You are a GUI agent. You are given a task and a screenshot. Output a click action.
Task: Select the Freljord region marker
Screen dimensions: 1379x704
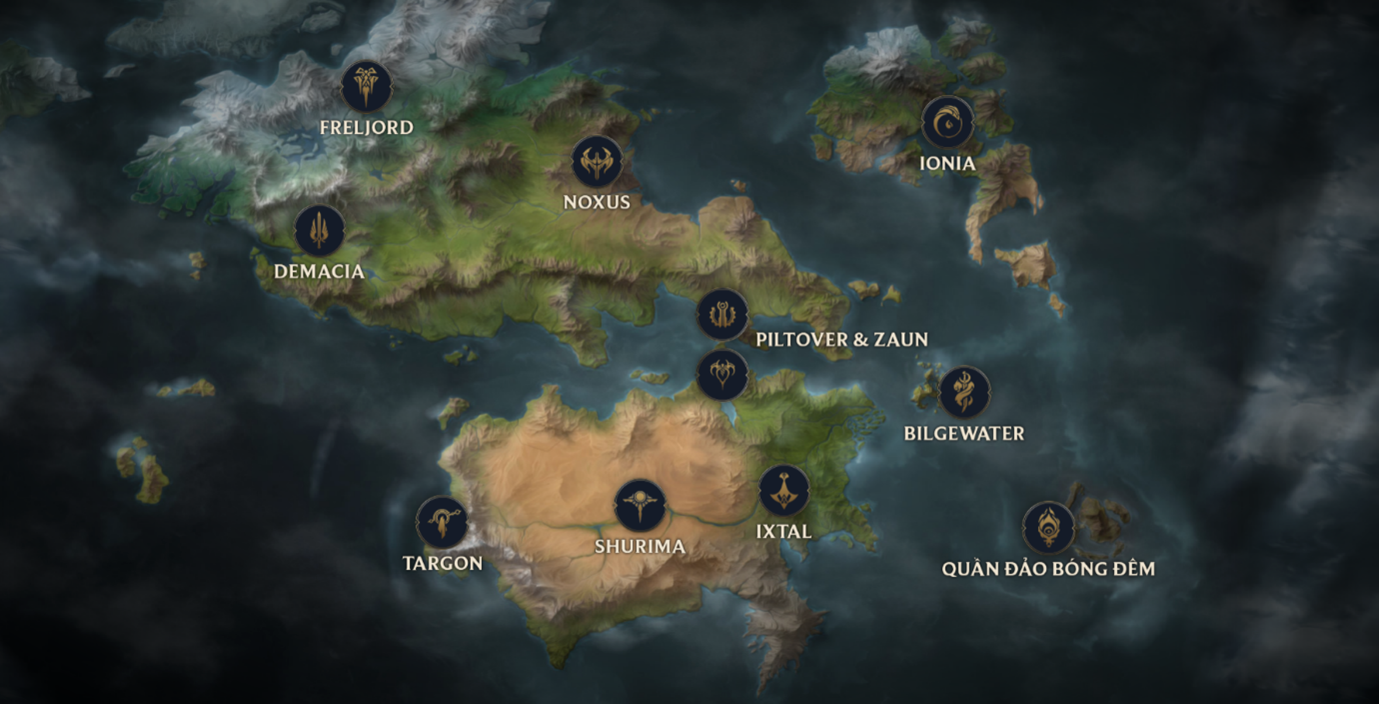(366, 87)
